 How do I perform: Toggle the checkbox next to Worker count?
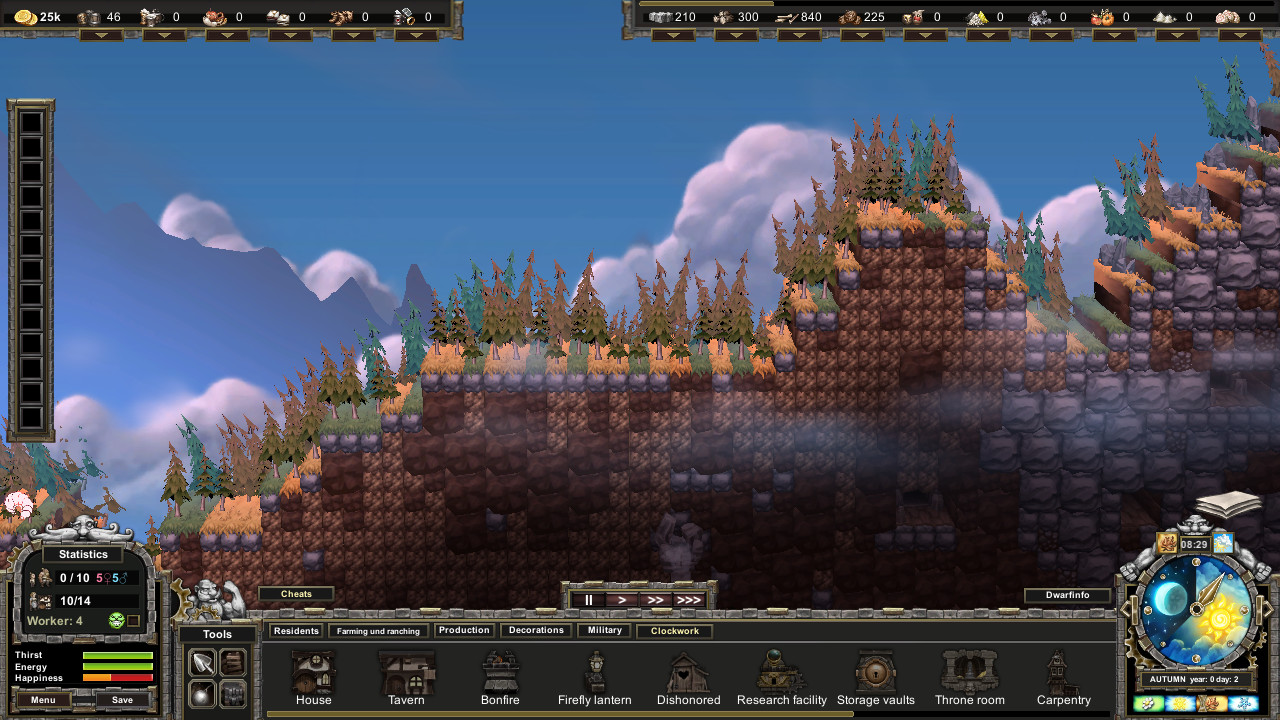134,621
